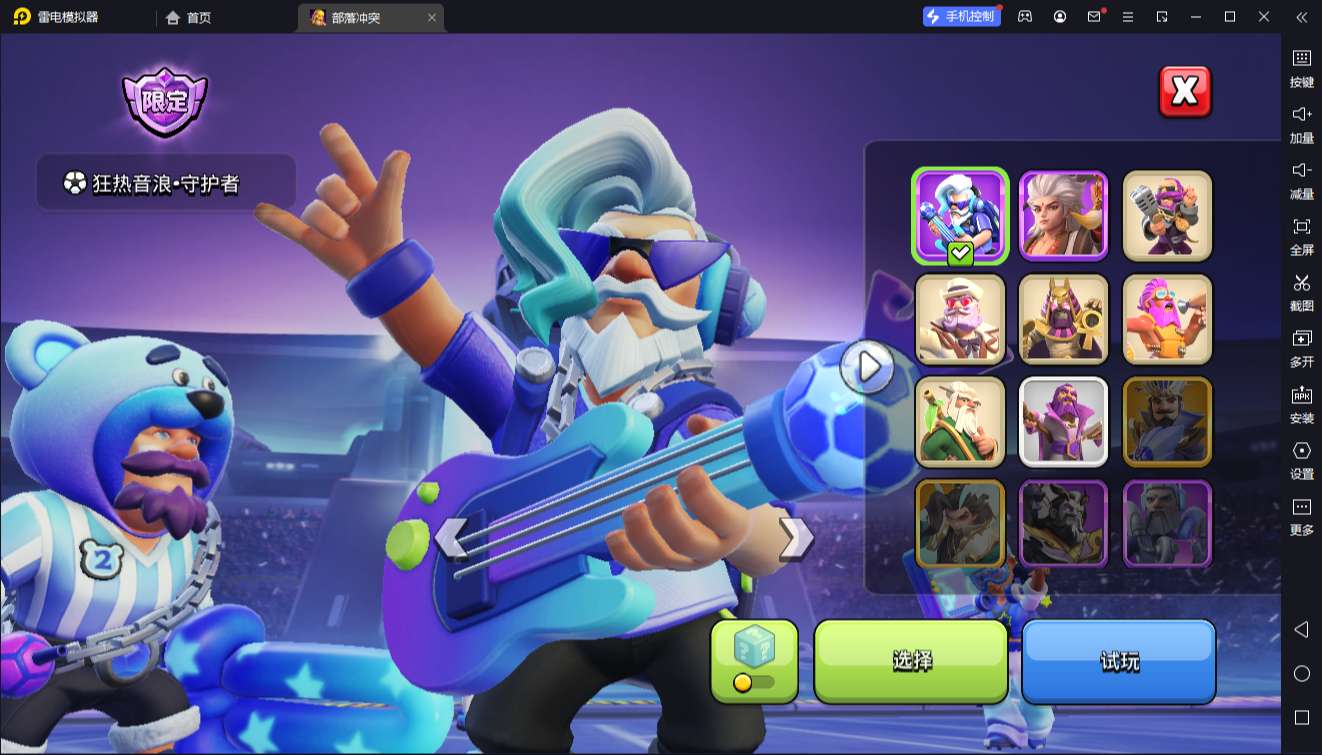Choose the purple-robed warden skin thumbnail
The width and height of the screenshot is (1322, 755).
(1063, 421)
